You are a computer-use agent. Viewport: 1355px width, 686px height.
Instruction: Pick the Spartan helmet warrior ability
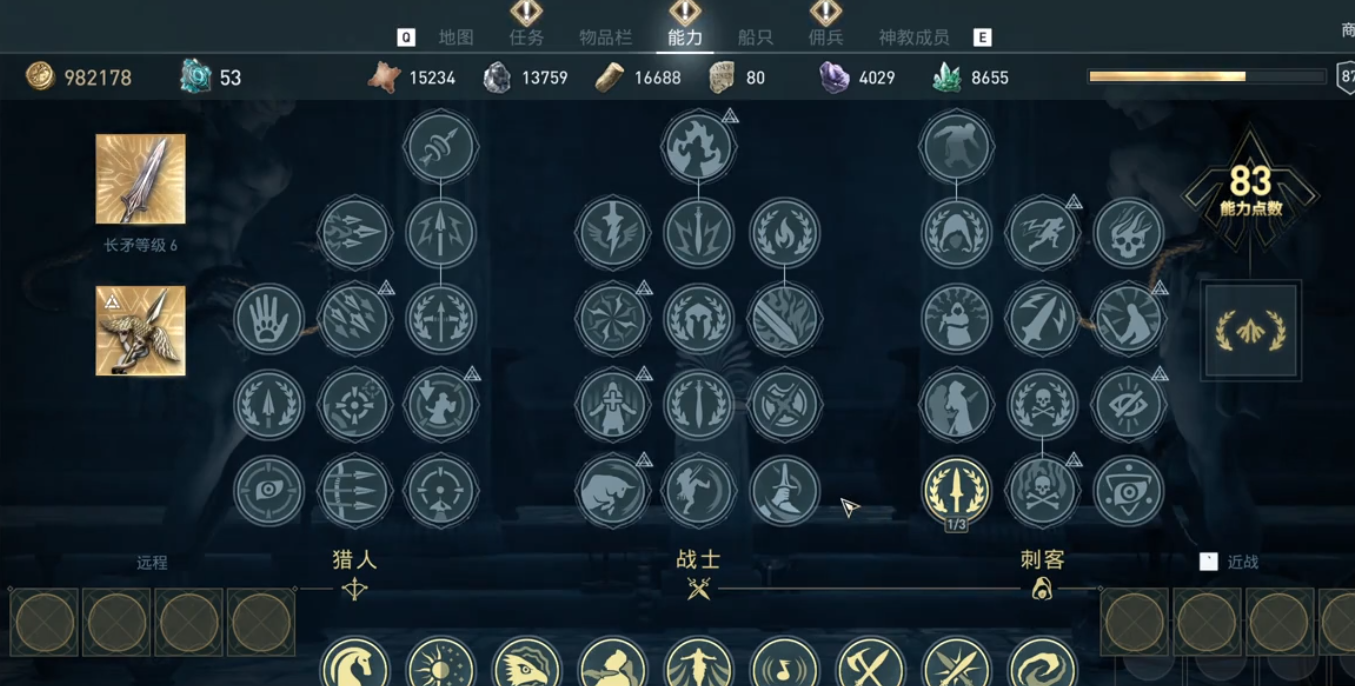click(698, 319)
